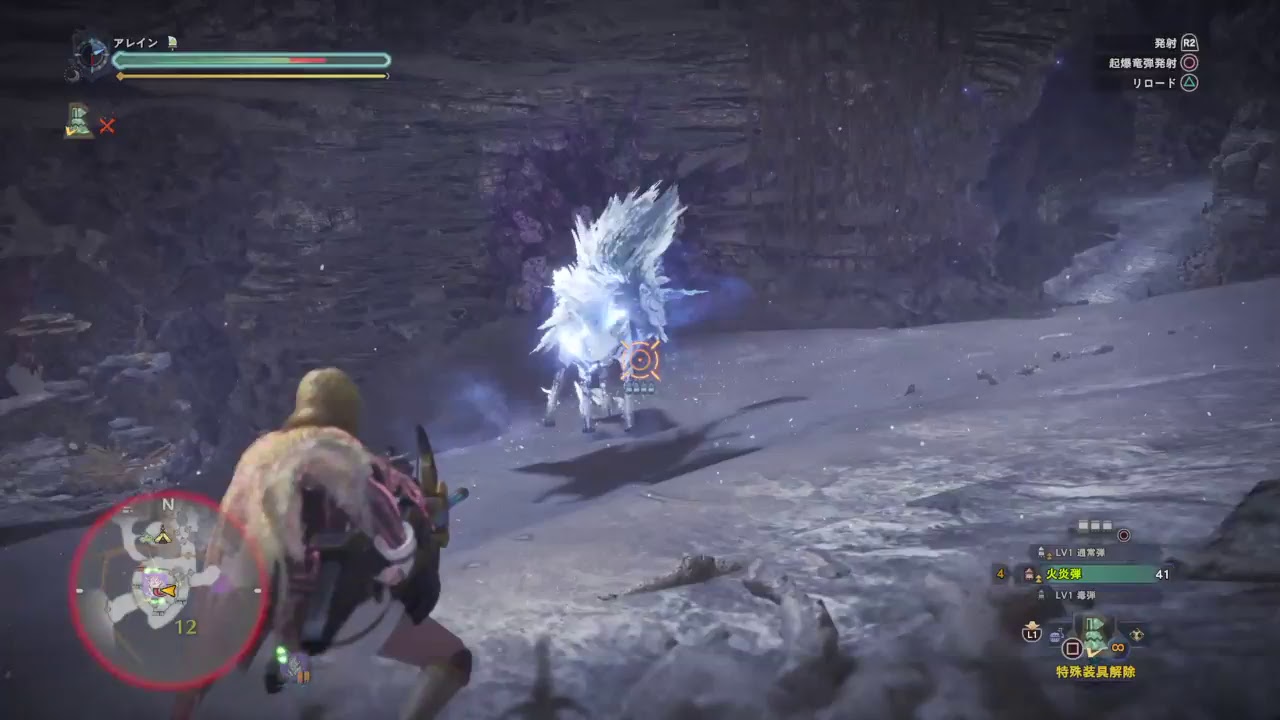1280x720 pixels.
Task: Click the scoutfly flag icon next to アレイン
Action: [172, 42]
